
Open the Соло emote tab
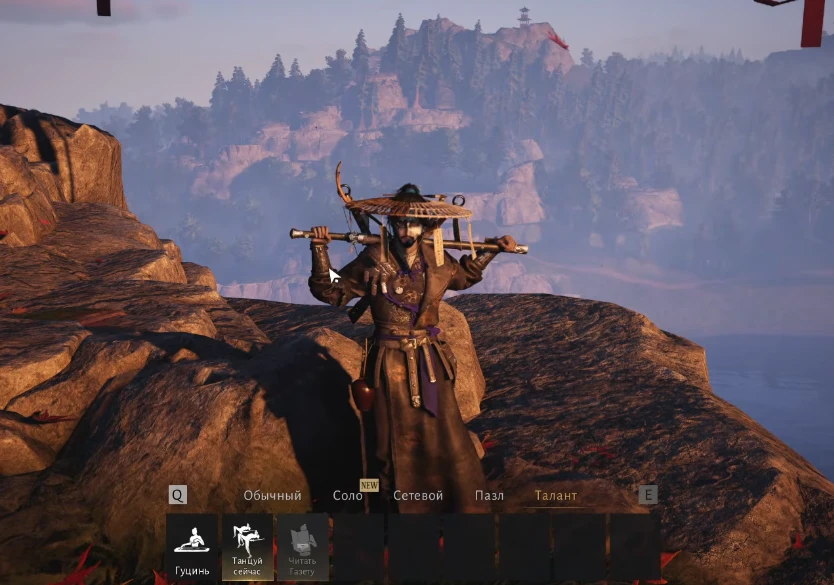(x=348, y=496)
